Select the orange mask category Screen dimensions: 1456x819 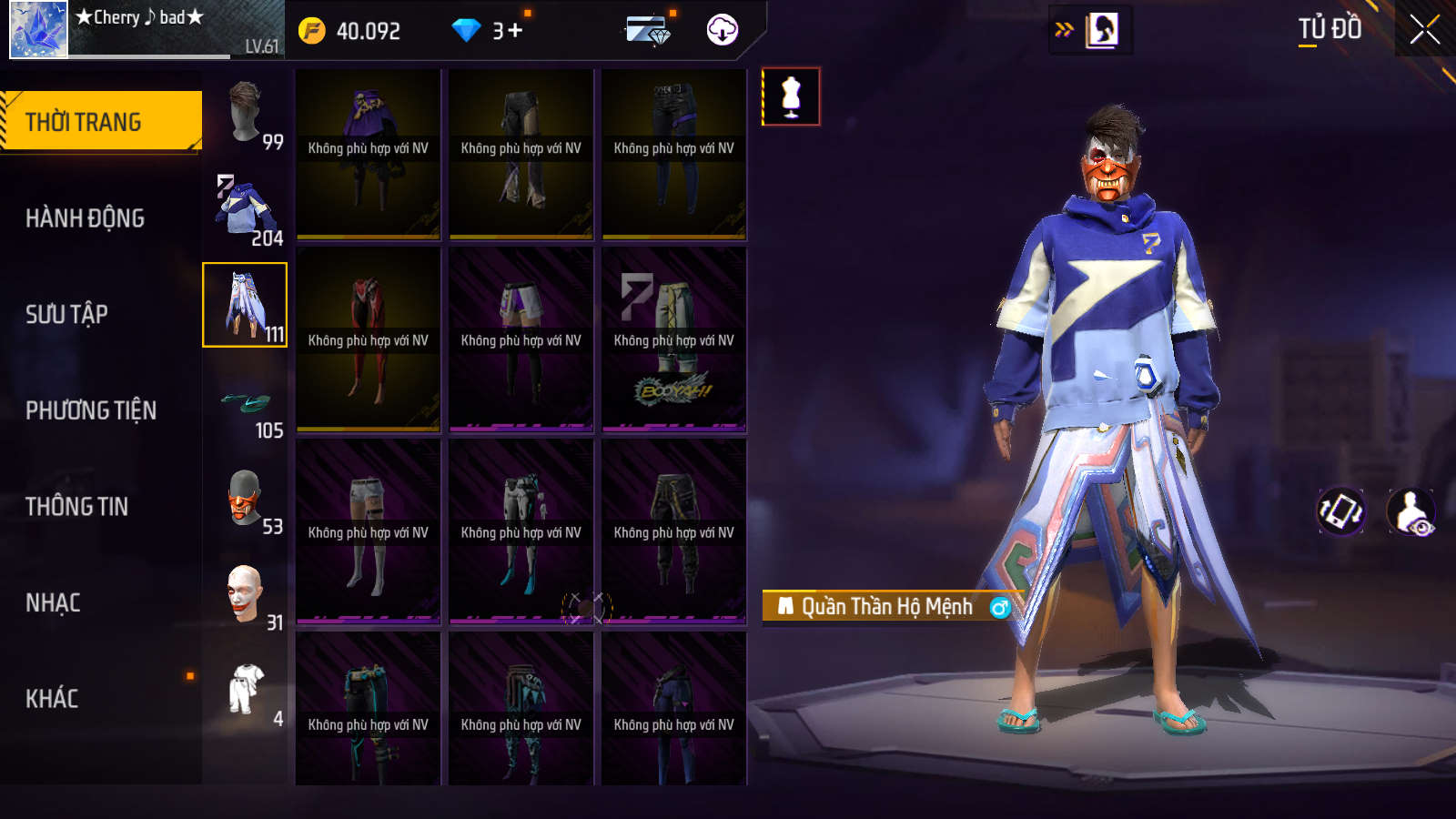[246, 498]
